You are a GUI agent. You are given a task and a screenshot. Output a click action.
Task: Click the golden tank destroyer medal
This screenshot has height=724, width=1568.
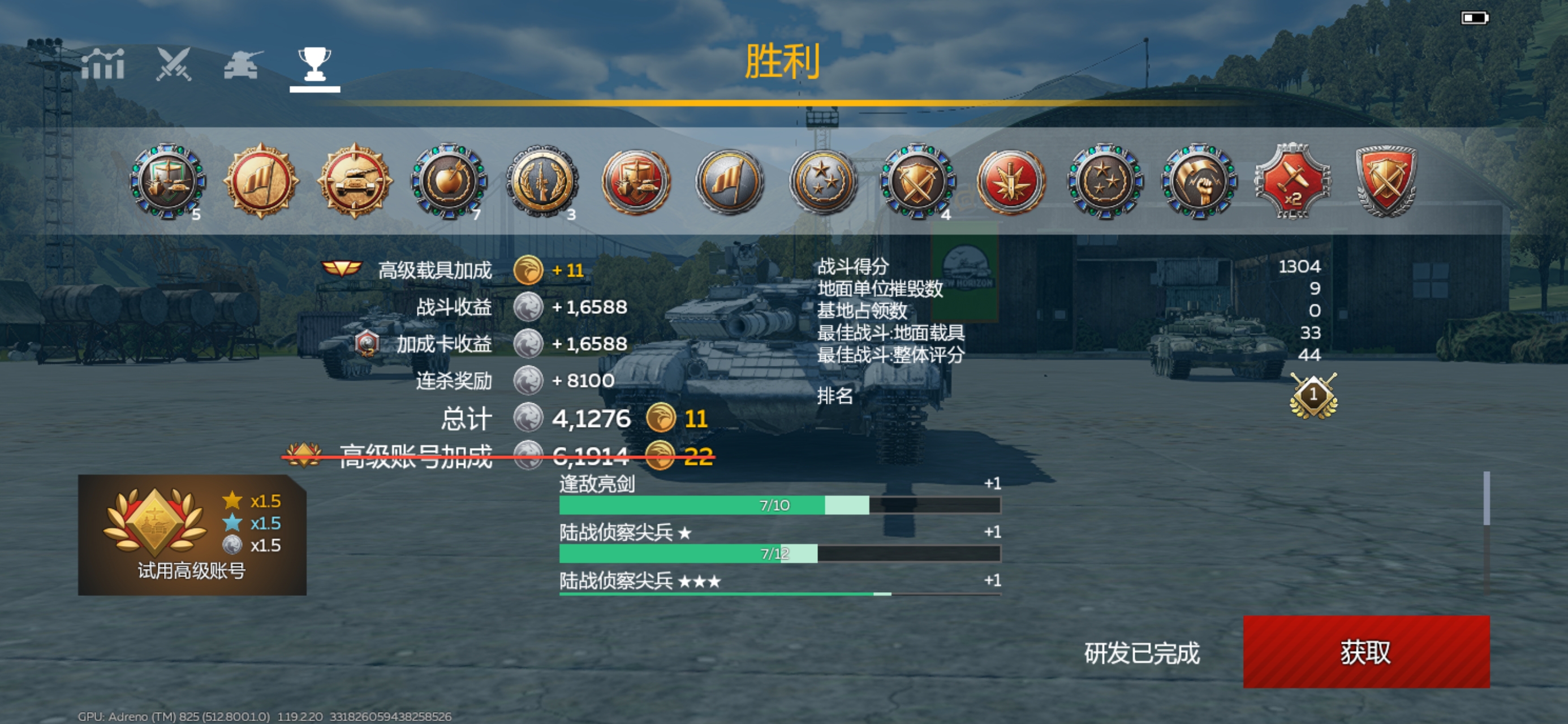(356, 183)
